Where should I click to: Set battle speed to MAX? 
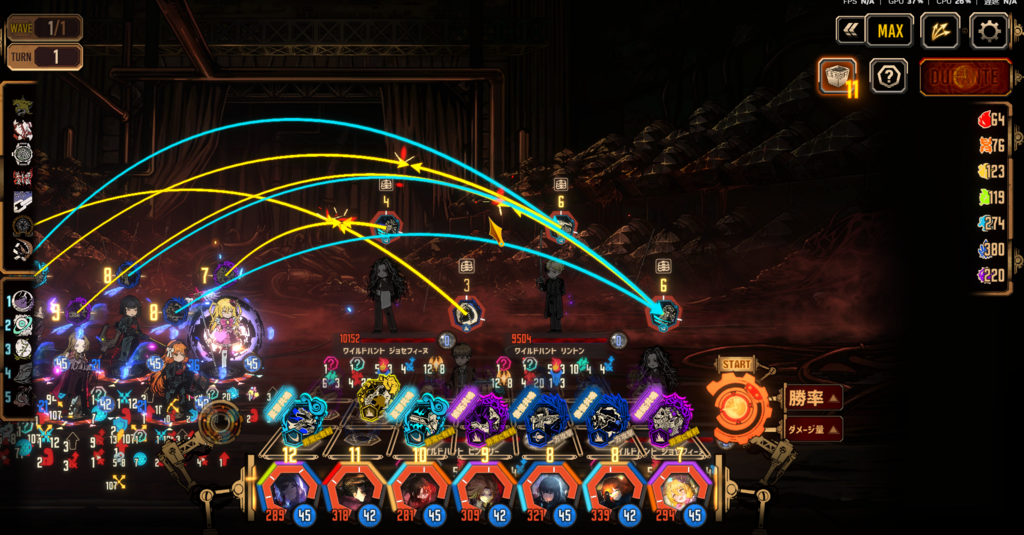[x=889, y=31]
